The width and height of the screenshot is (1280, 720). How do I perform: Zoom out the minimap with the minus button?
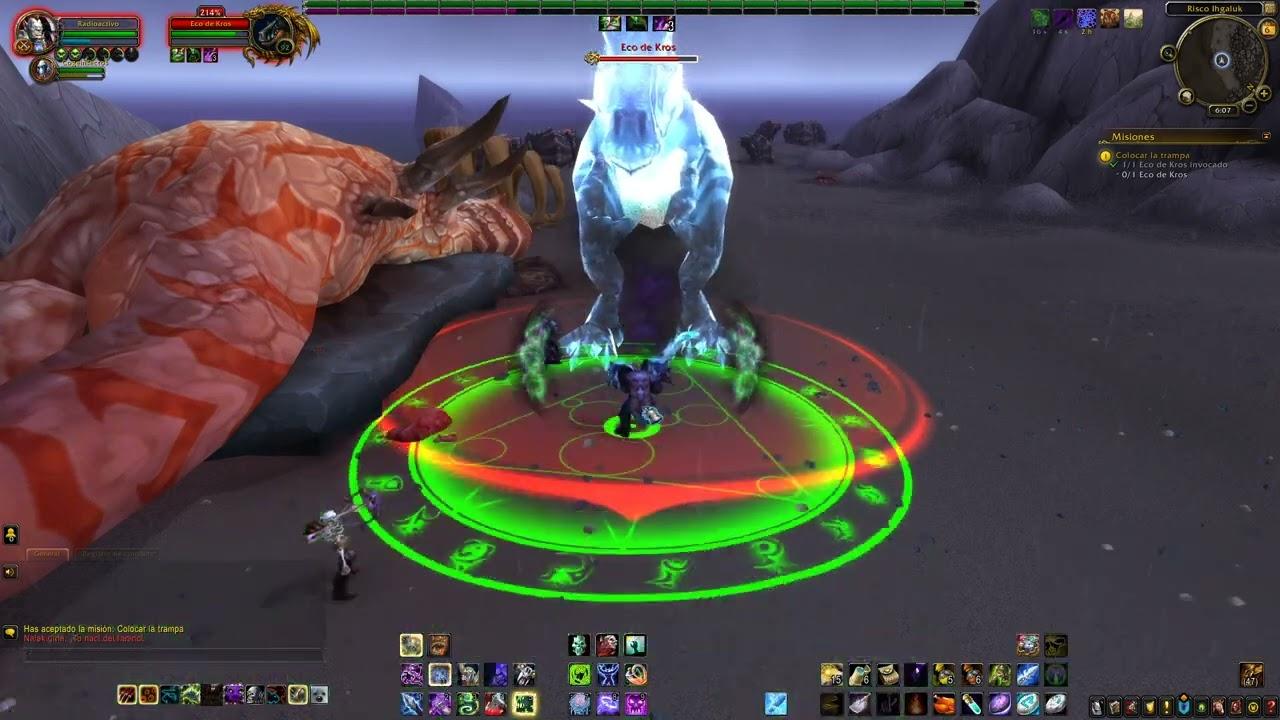1248,105
